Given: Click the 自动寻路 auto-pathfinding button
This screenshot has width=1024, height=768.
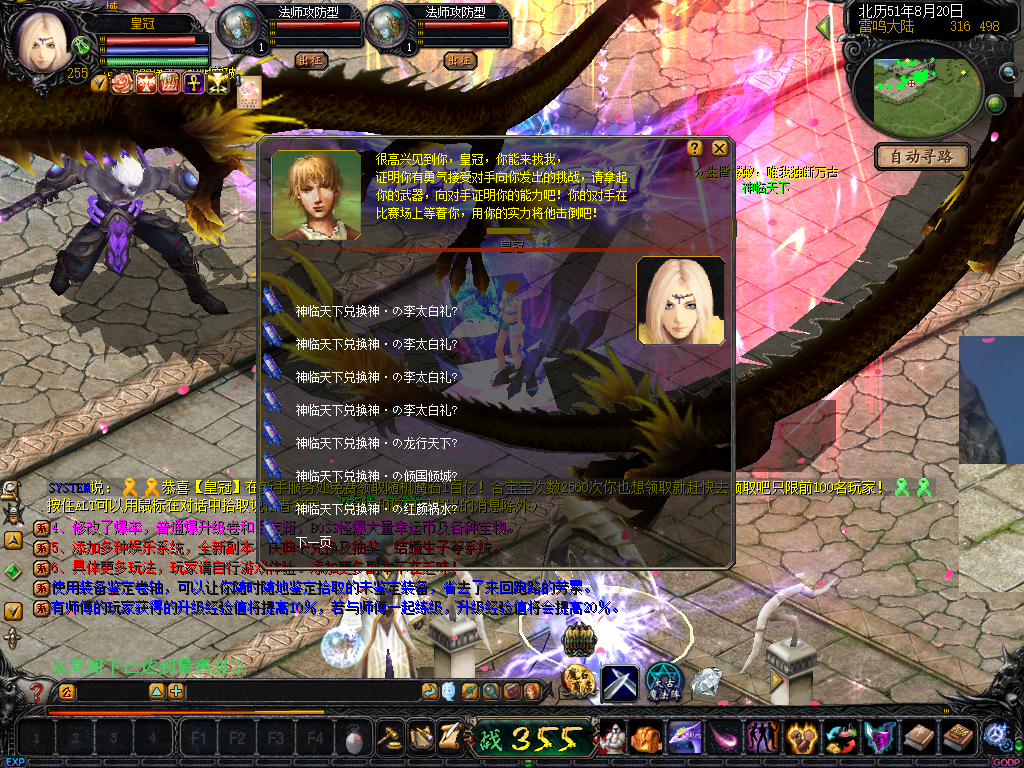Looking at the screenshot, I should click(x=922, y=156).
